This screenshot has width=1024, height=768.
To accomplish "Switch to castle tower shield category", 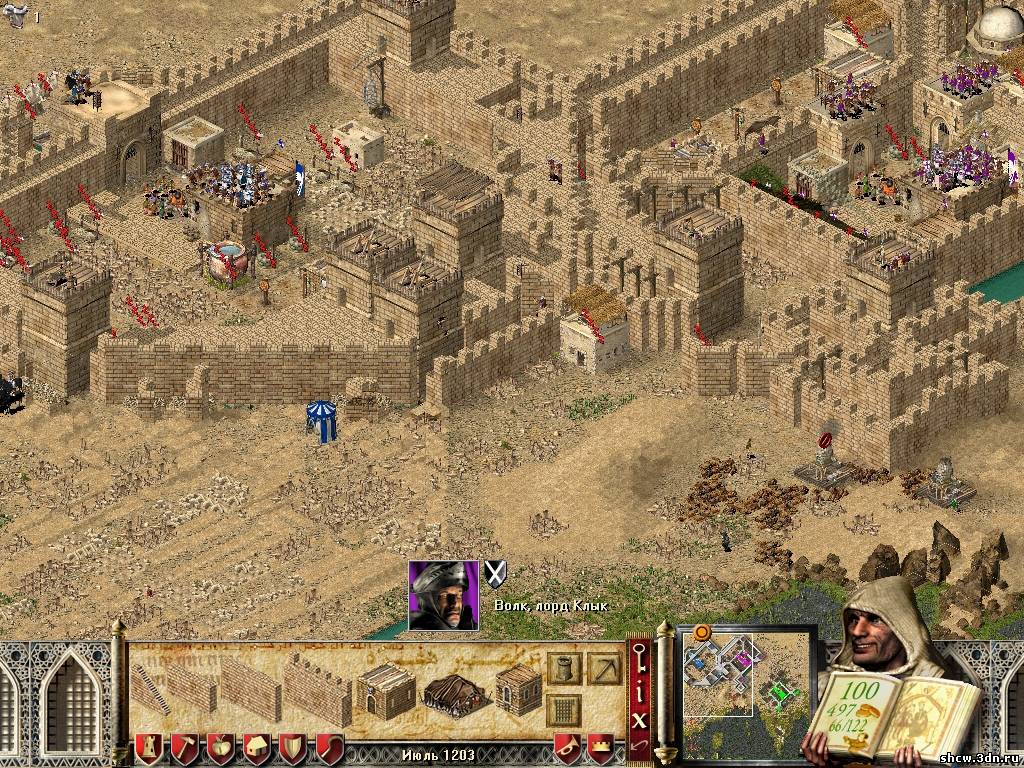I will click(x=148, y=747).
